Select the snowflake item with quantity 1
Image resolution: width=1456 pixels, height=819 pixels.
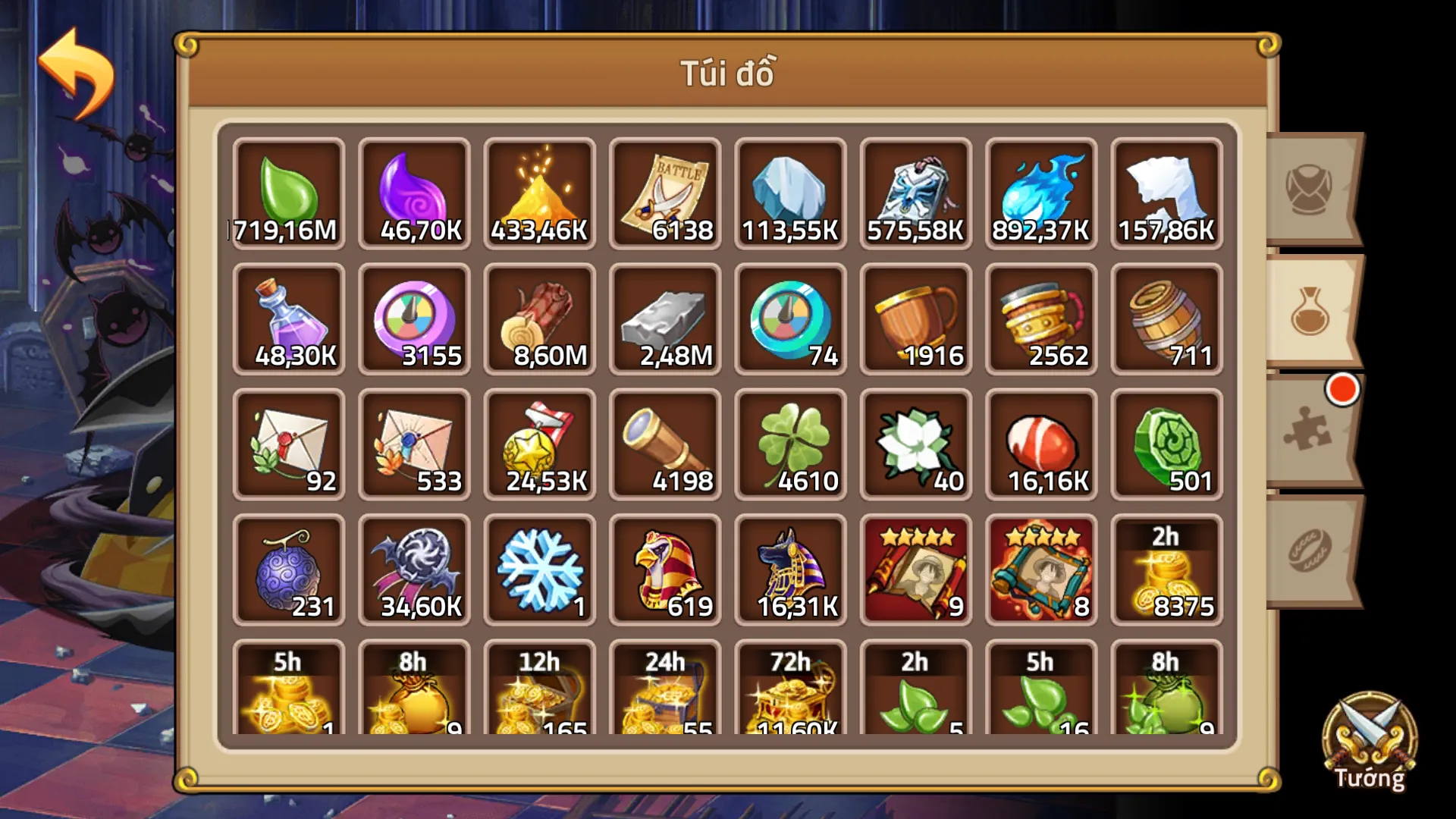click(540, 569)
